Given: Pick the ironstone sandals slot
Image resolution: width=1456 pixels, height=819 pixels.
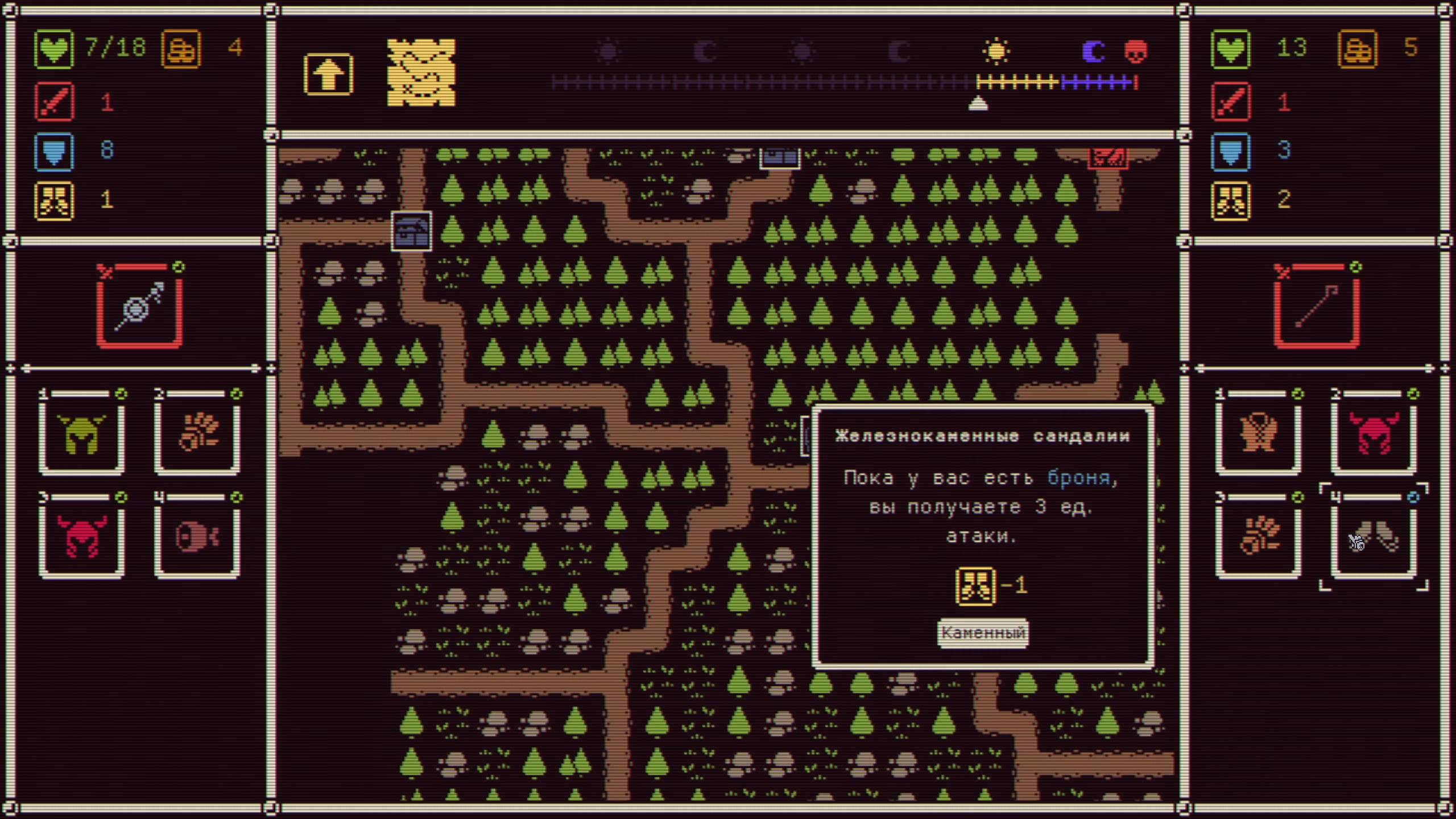Looking at the screenshot, I should pos(1373,537).
